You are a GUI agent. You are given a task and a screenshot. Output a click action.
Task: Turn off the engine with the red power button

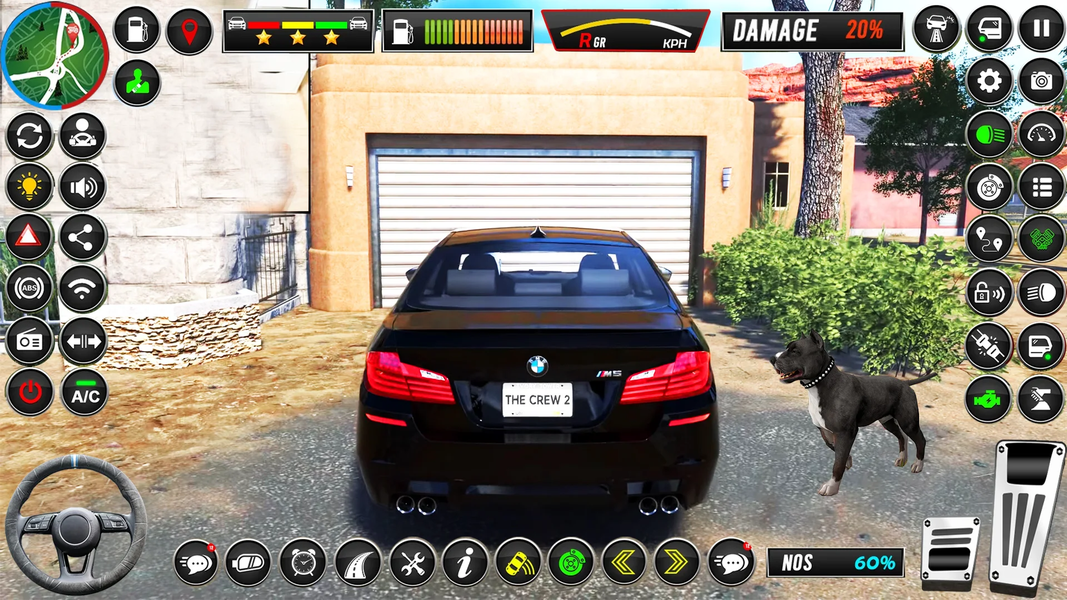[30, 392]
